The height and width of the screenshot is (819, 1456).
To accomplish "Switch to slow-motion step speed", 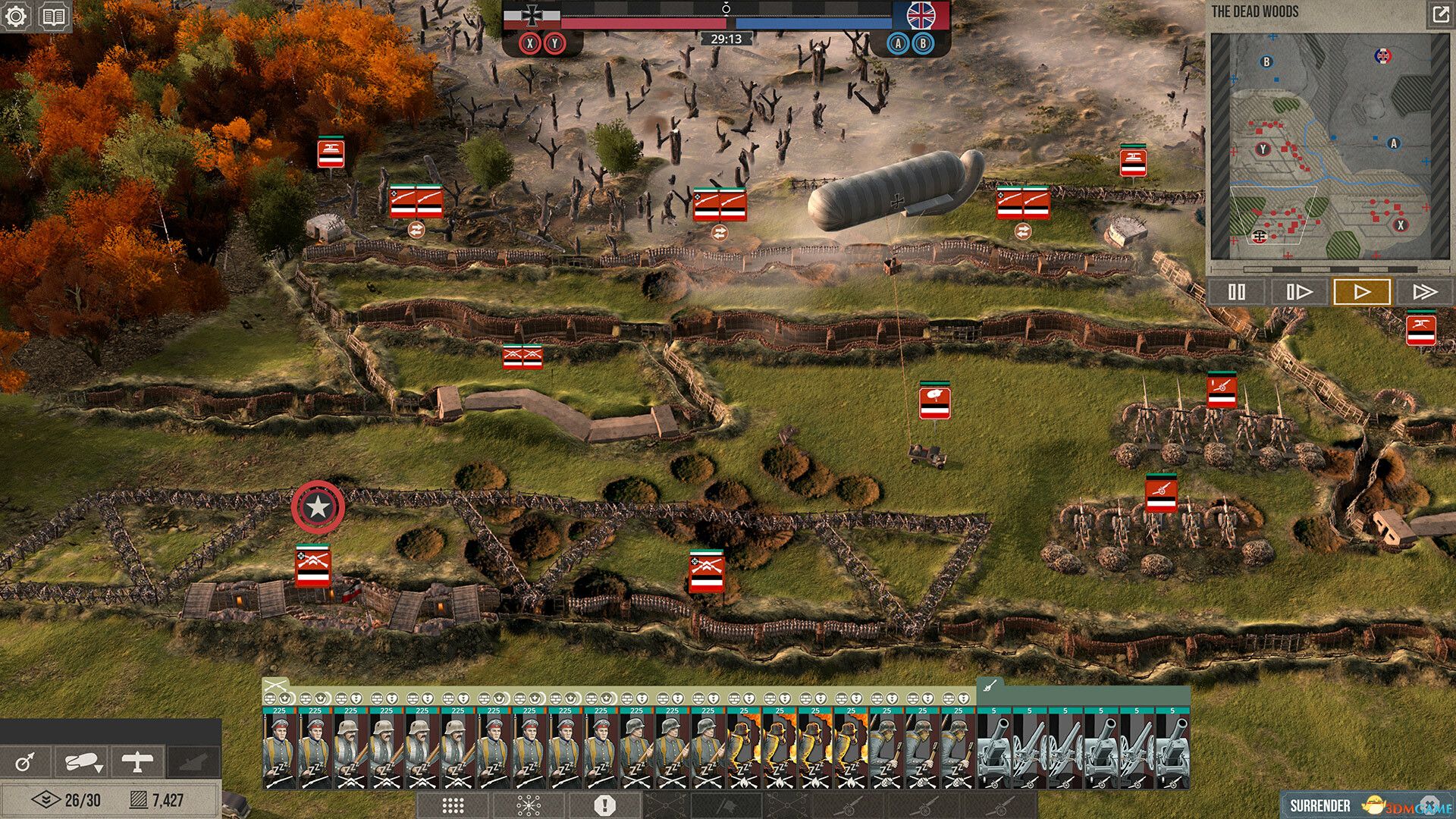I will click(x=1298, y=292).
